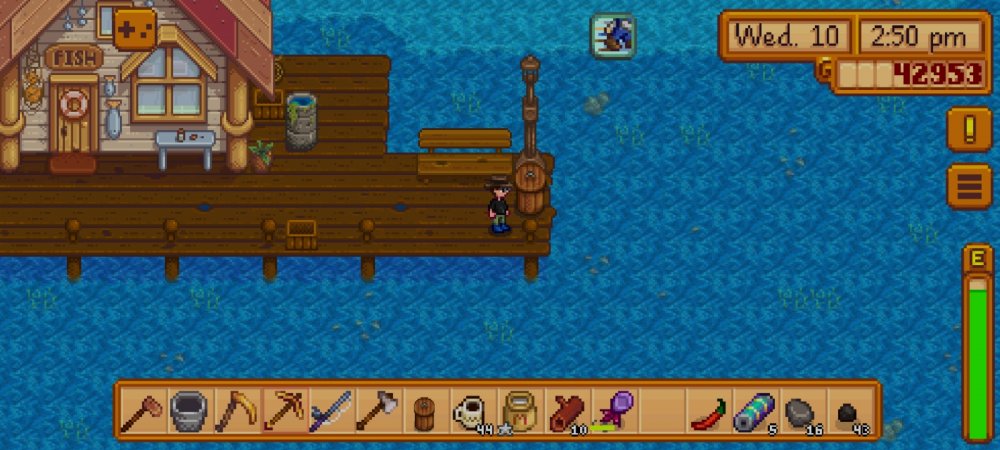The width and height of the screenshot is (1000, 450).
Task: Select the stone stack of 16
Action: point(802,411)
